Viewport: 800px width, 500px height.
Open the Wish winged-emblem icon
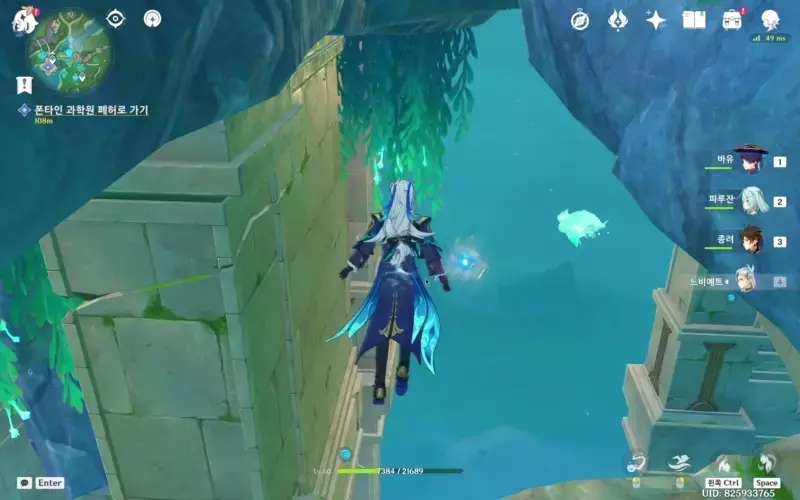(618, 20)
